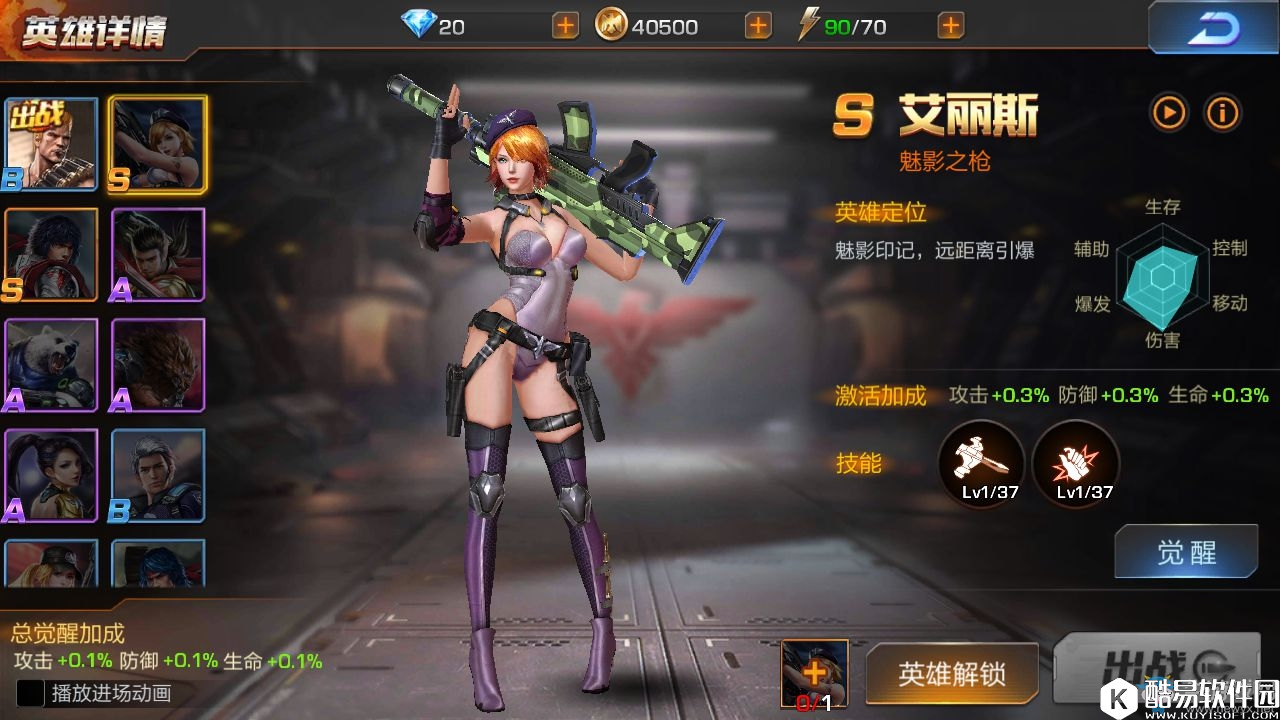Image resolution: width=1280 pixels, height=720 pixels.
Task: Select the B-rank 出战 hero portrait
Action: (x=51, y=143)
